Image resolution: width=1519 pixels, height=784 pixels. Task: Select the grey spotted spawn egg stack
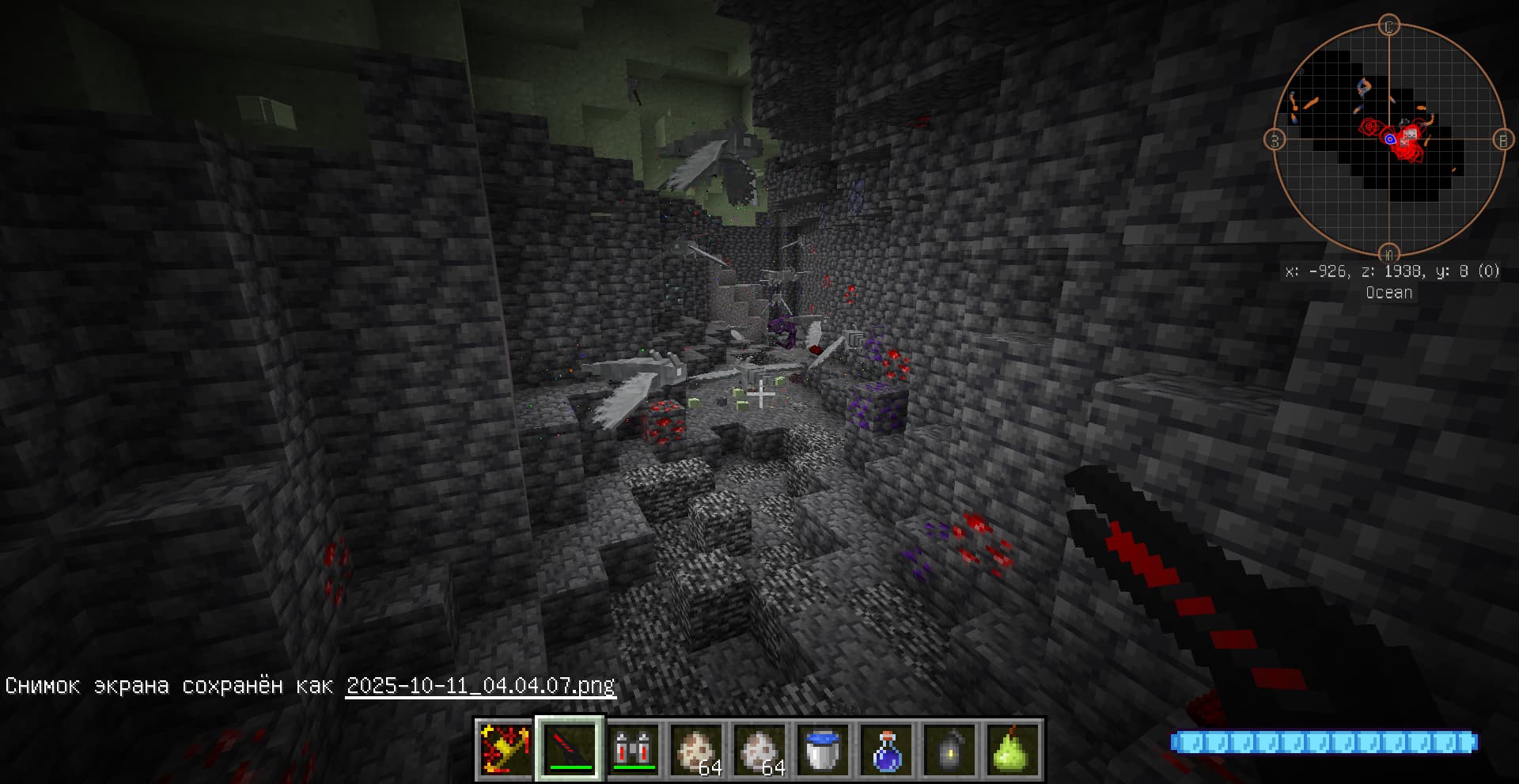tap(760, 748)
